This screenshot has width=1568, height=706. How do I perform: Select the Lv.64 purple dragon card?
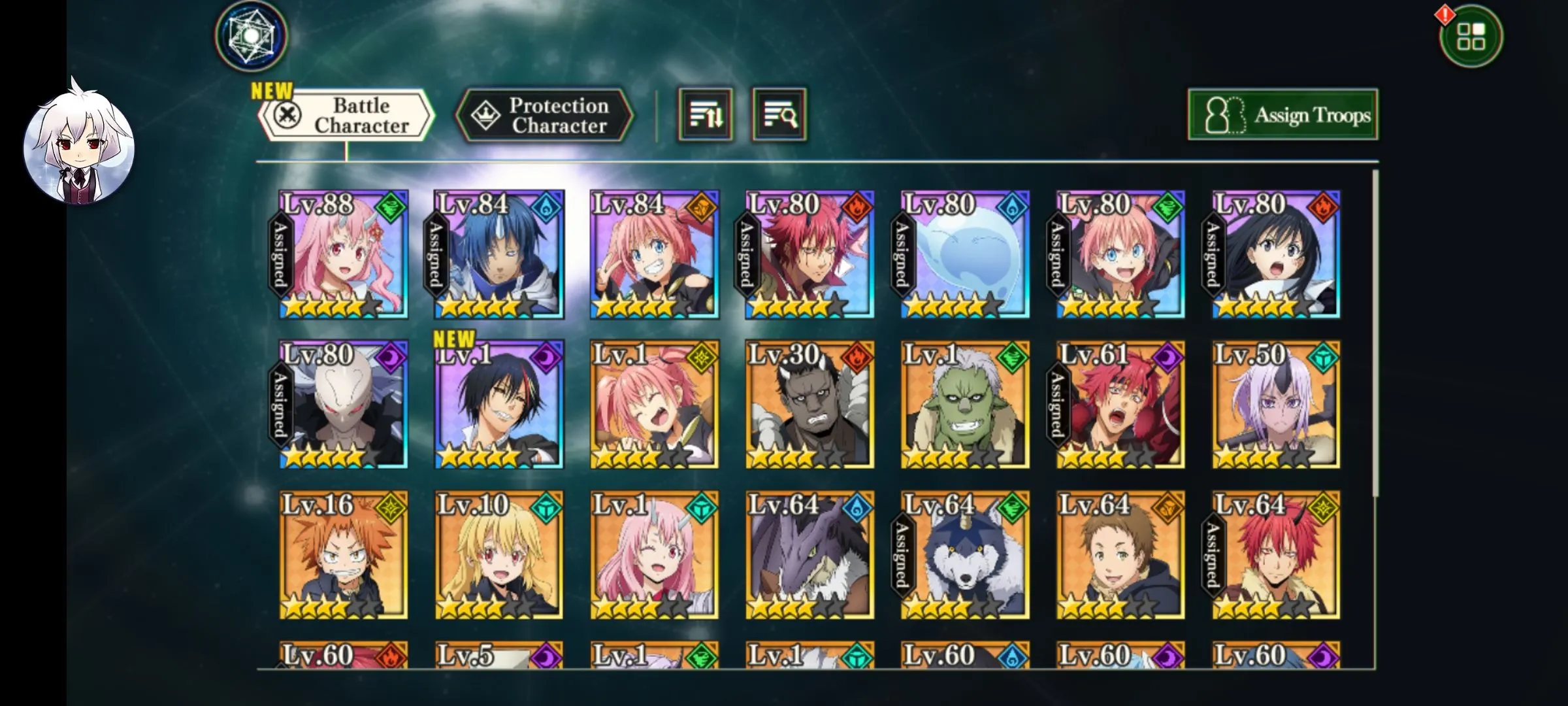[810, 555]
